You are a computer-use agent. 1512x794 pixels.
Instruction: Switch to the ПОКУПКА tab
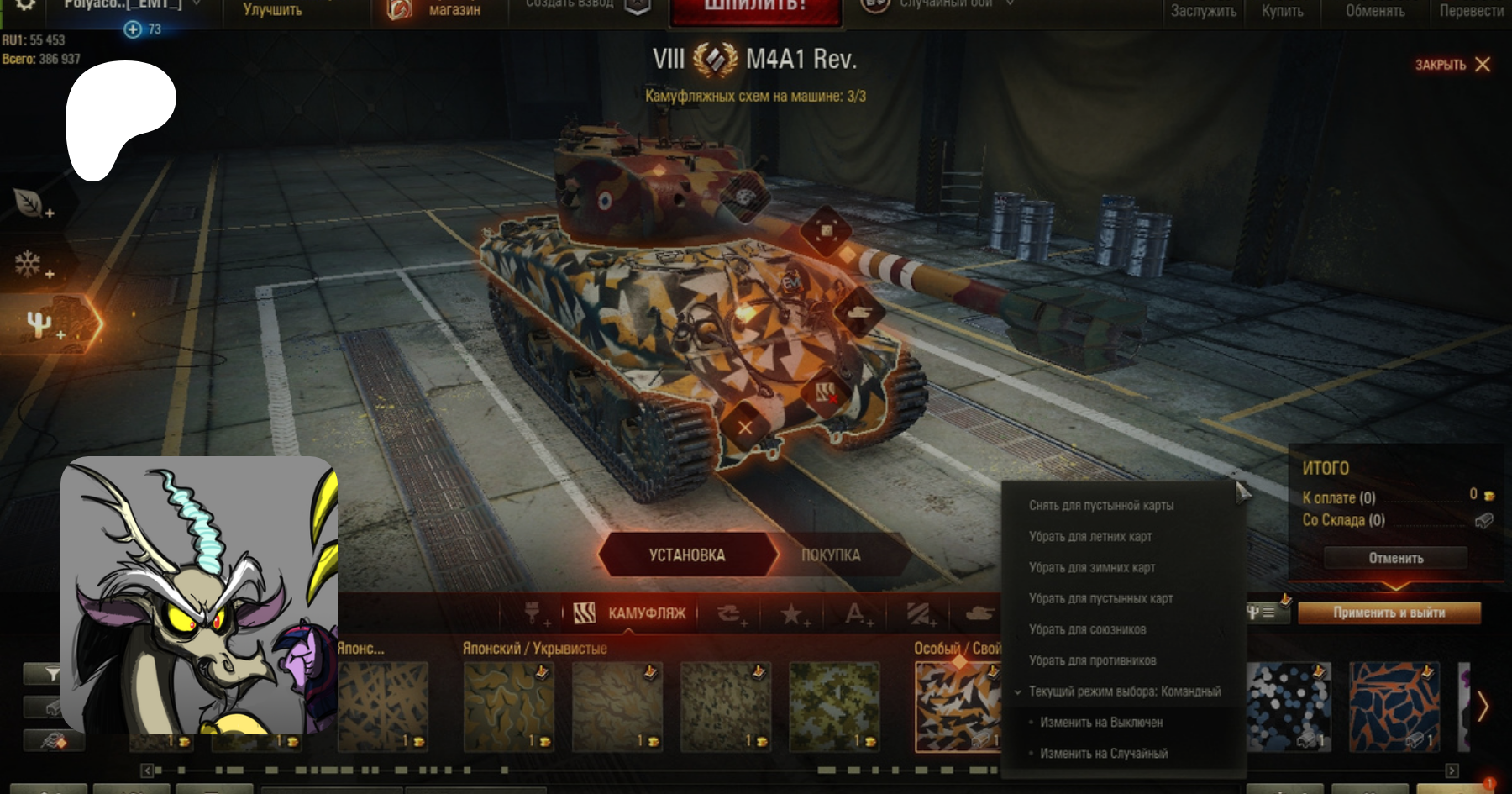click(x=830, y=555)
